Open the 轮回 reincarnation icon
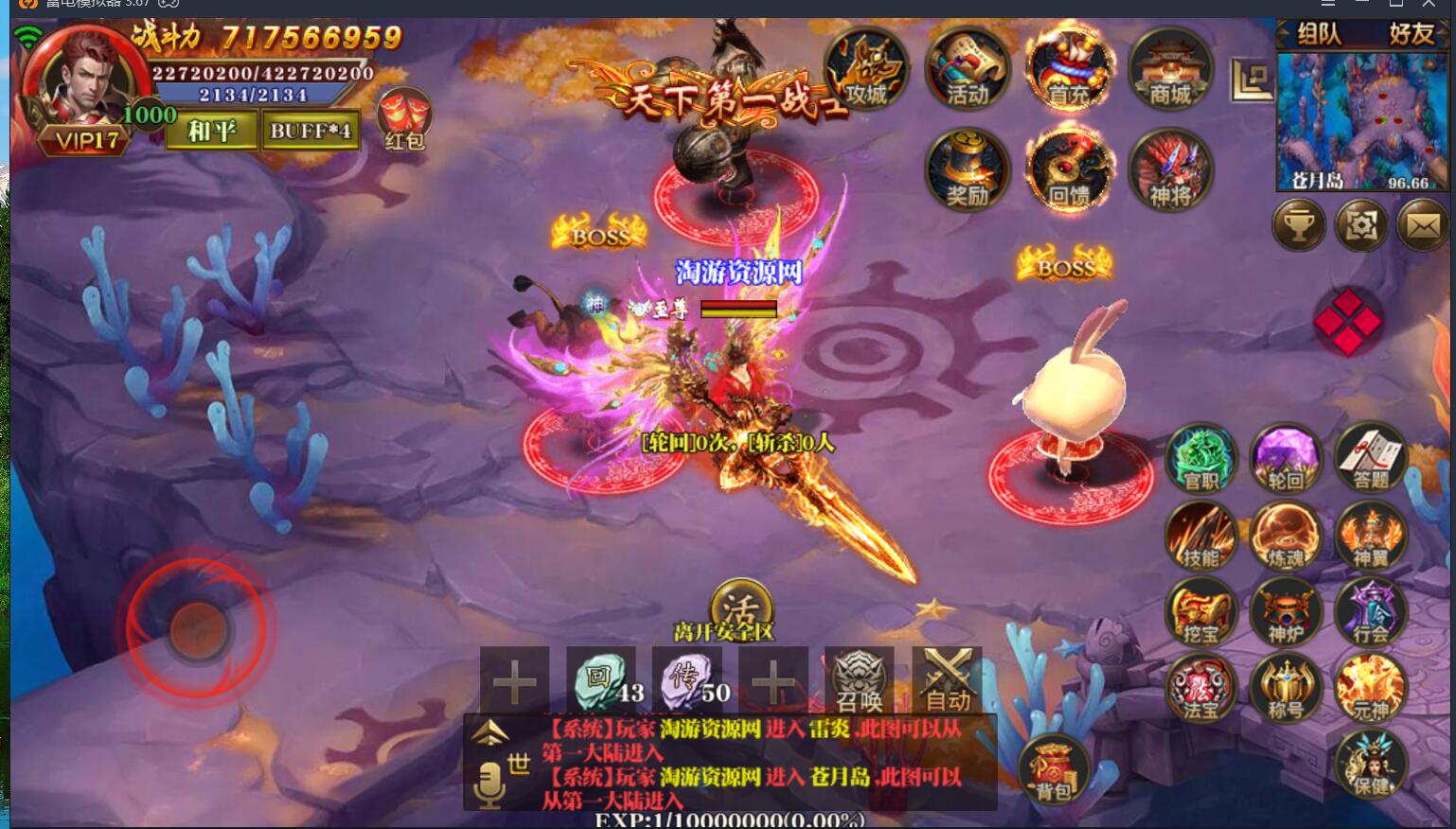Image resolution: width=1456 pixels, height=829 pixels. (x=1285, y=459)
